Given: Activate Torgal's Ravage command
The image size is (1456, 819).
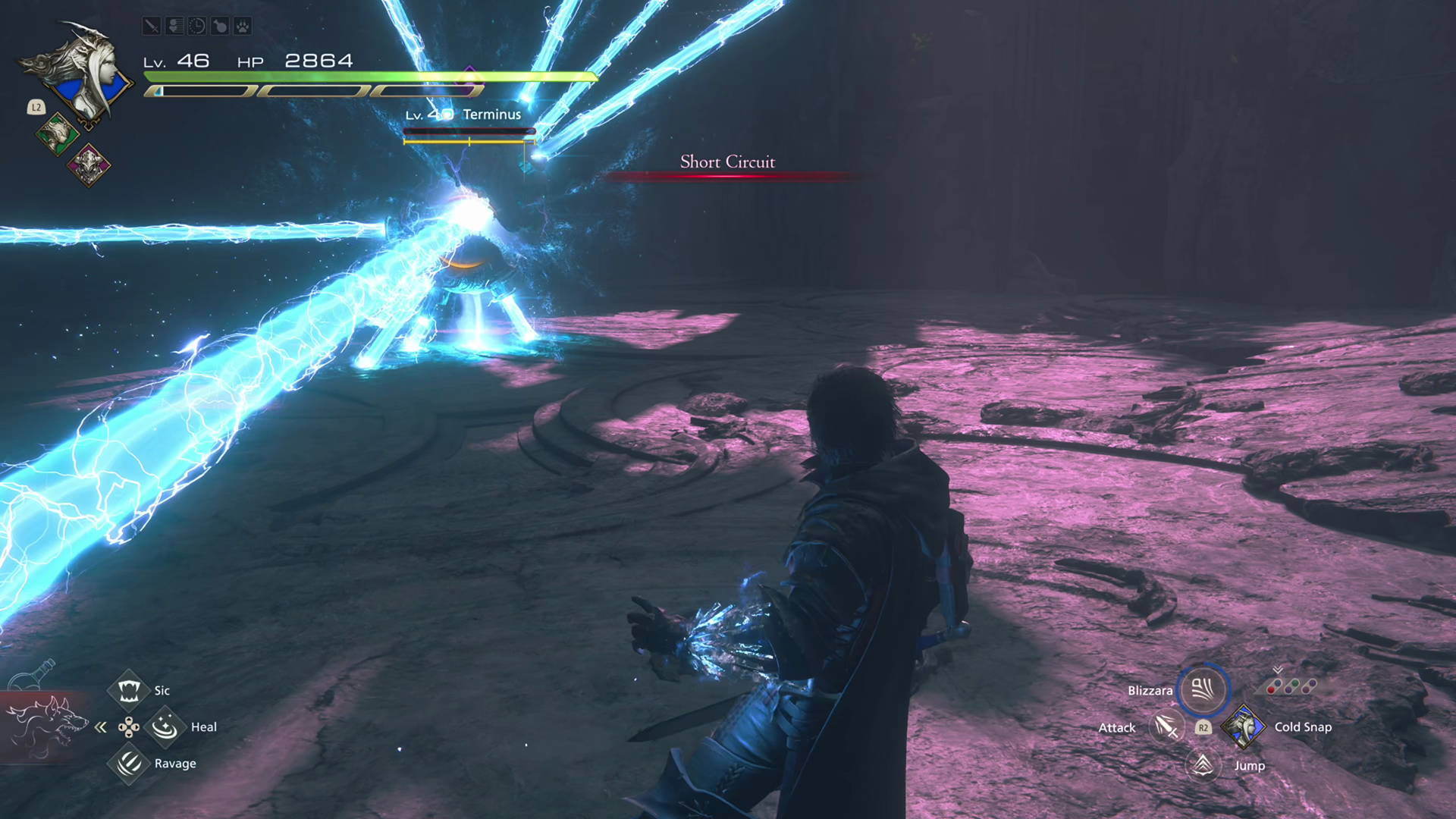Looking at the screenshot, I should [128, 763].
